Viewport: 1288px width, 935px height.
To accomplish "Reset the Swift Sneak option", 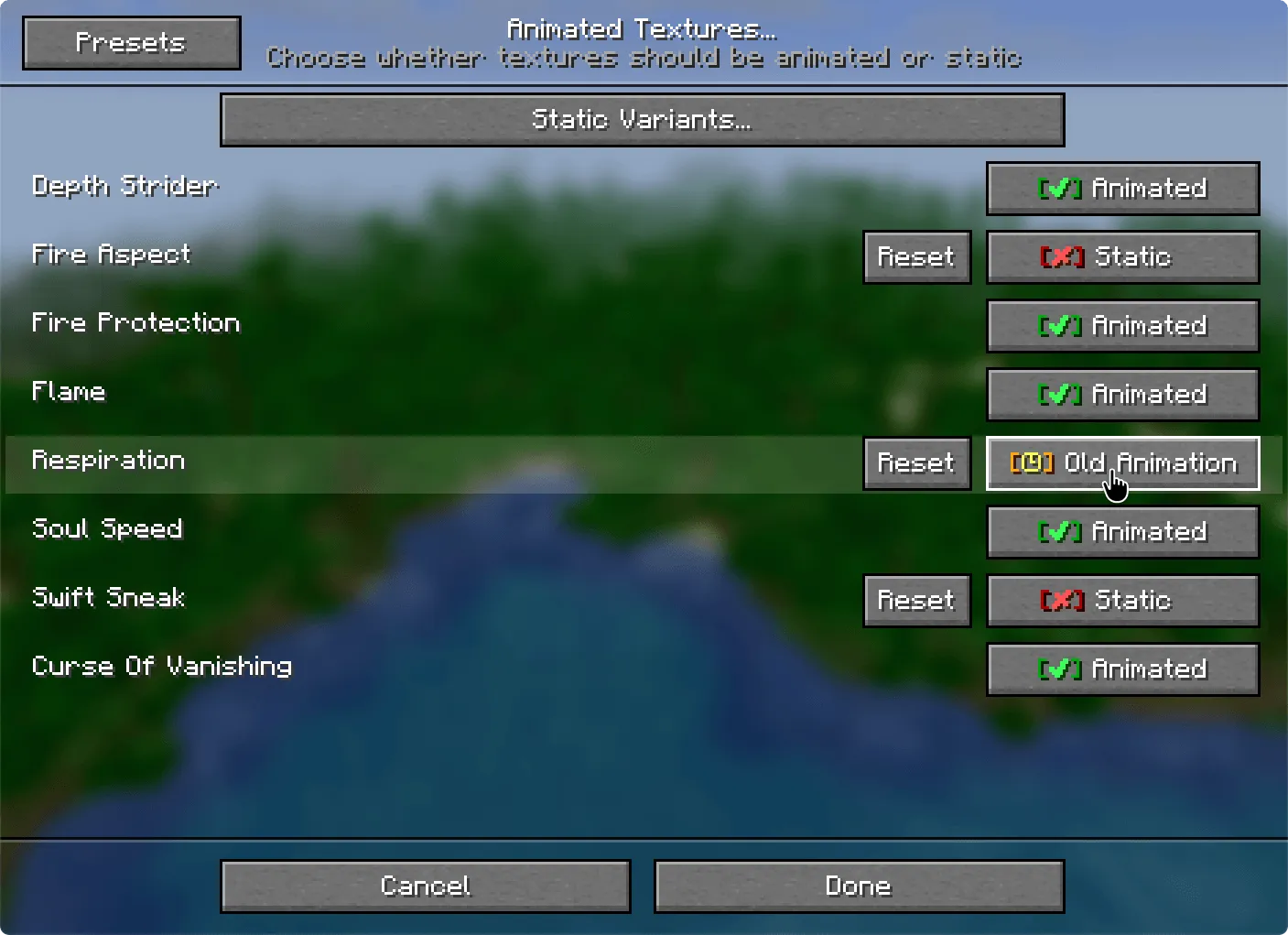I will tap(916, 601).
